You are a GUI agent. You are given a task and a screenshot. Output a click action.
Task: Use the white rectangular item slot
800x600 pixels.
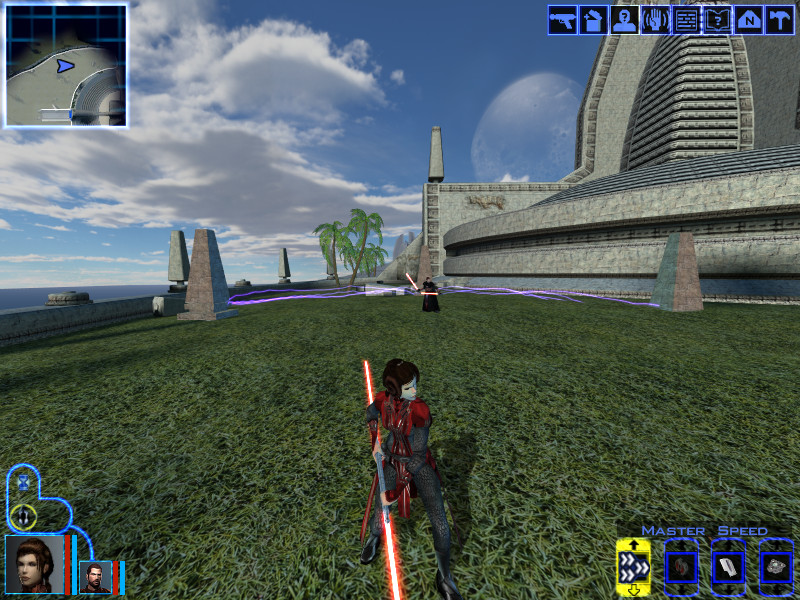click(x=728, y=568)
